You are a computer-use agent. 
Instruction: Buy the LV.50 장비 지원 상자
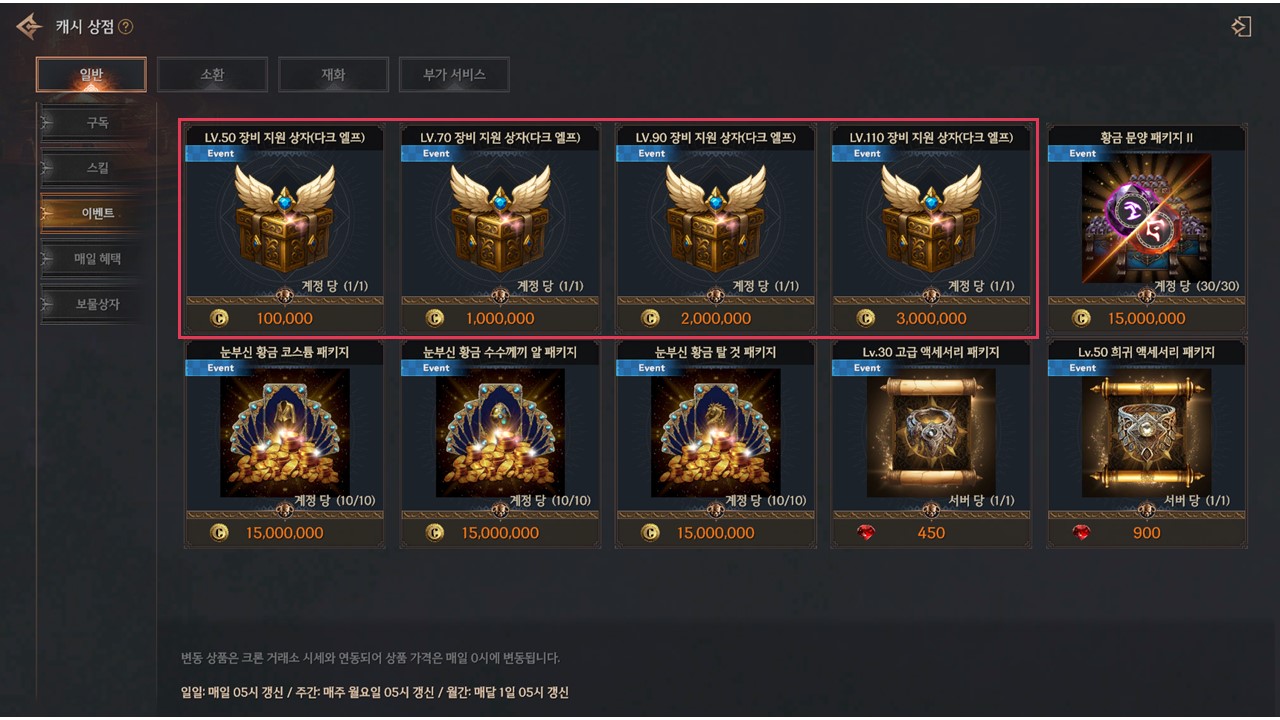[x=285, y=230]
